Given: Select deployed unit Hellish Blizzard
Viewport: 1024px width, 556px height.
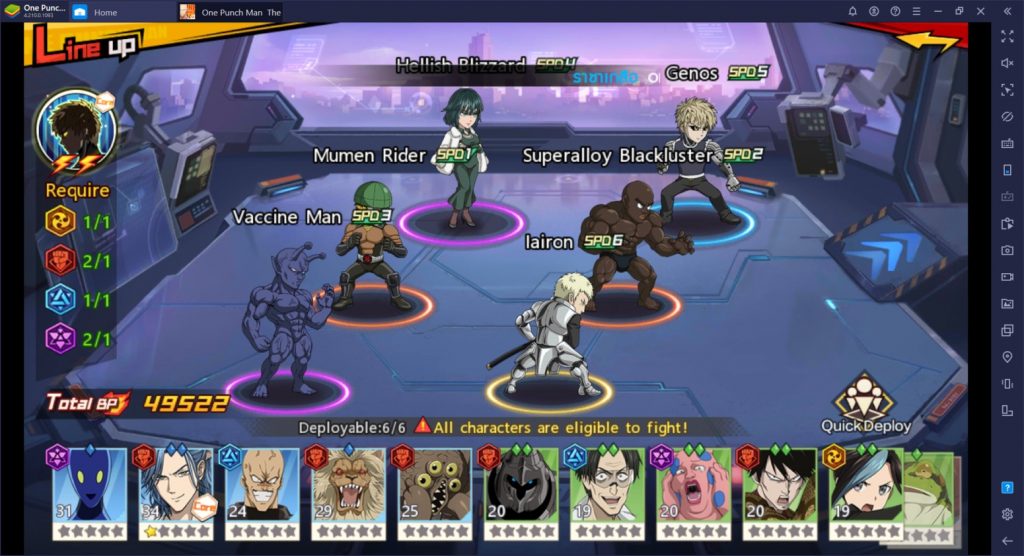Looking at the screenshot, I should click(461, 160).
